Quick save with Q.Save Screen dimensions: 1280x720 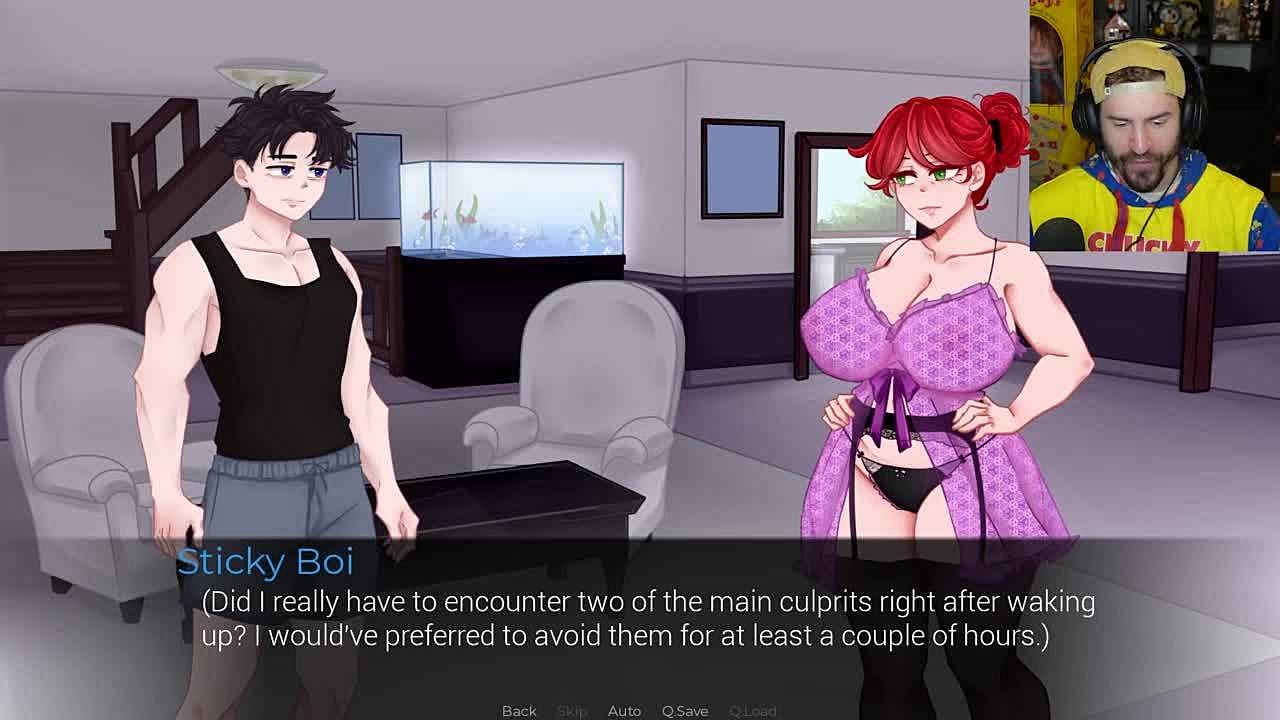[x=685, y=710]
